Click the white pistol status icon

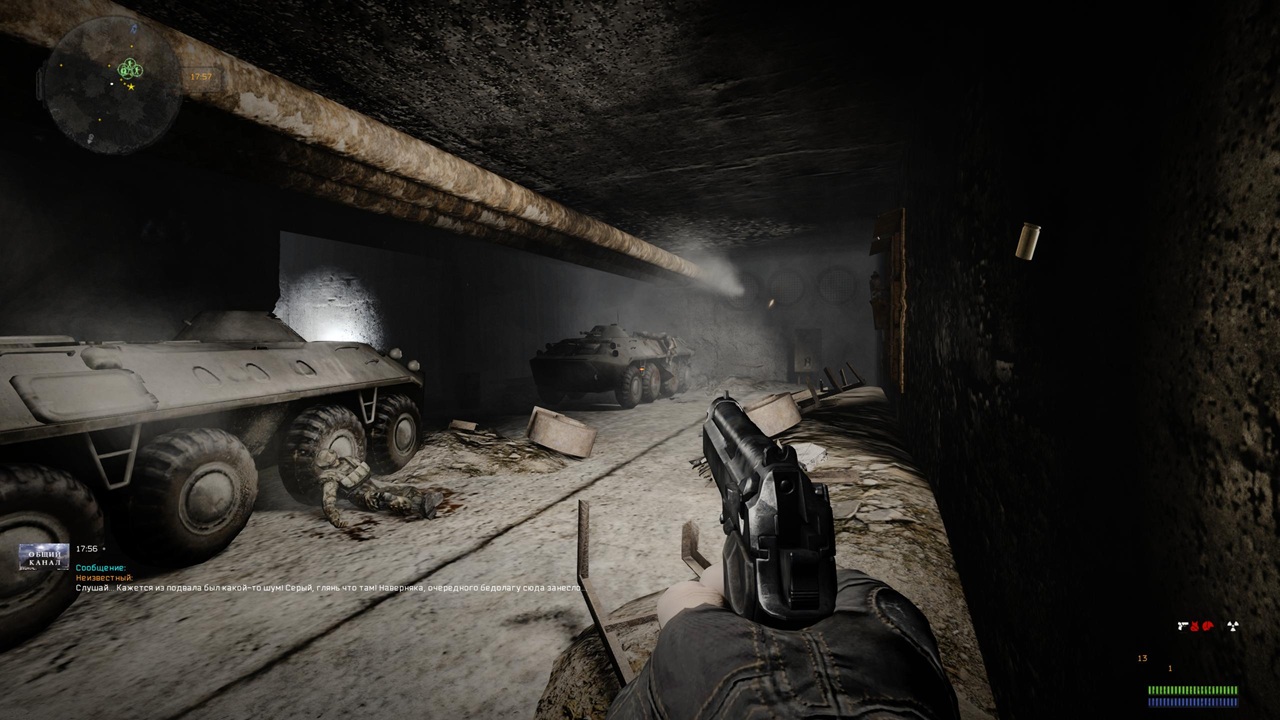point(1185,626)
